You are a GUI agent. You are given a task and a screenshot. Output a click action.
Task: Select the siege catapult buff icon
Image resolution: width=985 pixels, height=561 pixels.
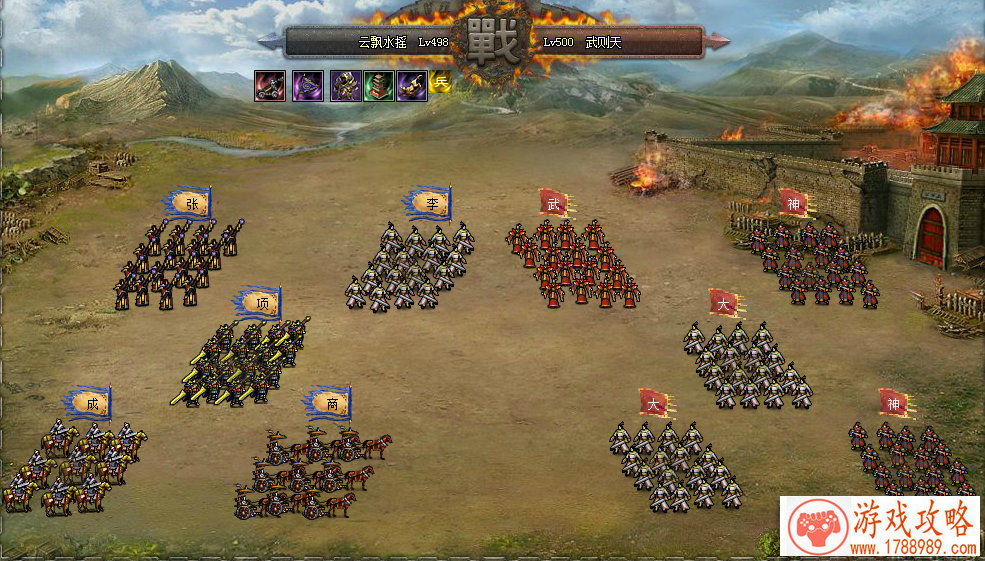tap(270, 85)
